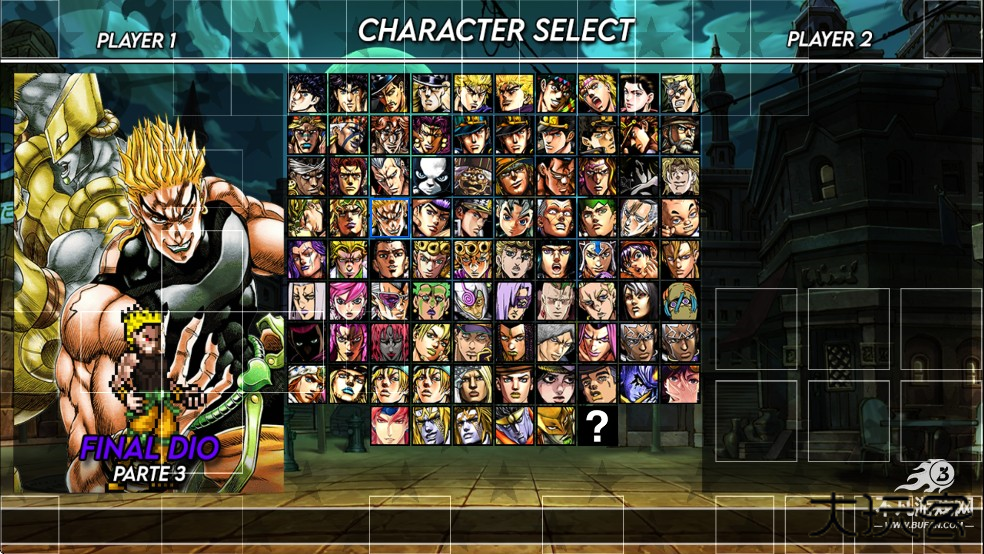
Task: Choose Stroheim's portrait with the metal eyepiece
Action: pyautogui.click(x=680, y=94)
